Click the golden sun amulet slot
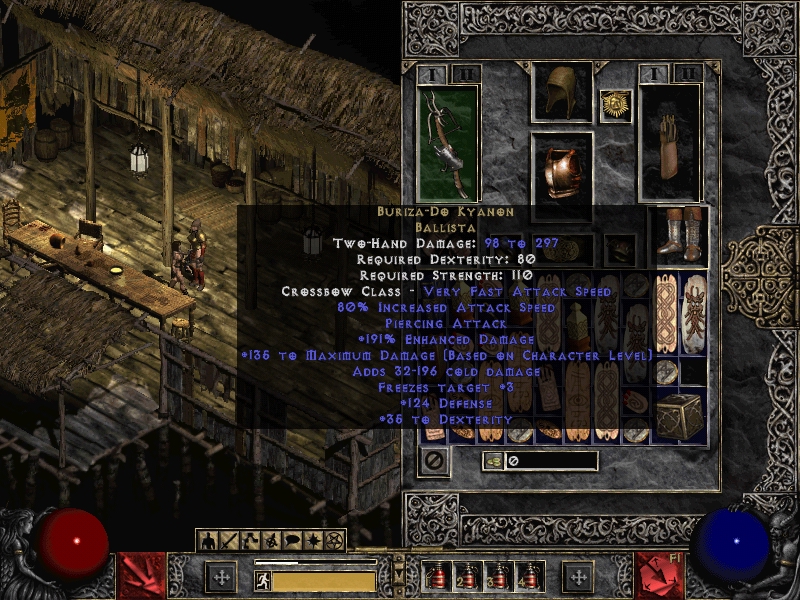This screenshot has height=600, width=800. [613, 105]
